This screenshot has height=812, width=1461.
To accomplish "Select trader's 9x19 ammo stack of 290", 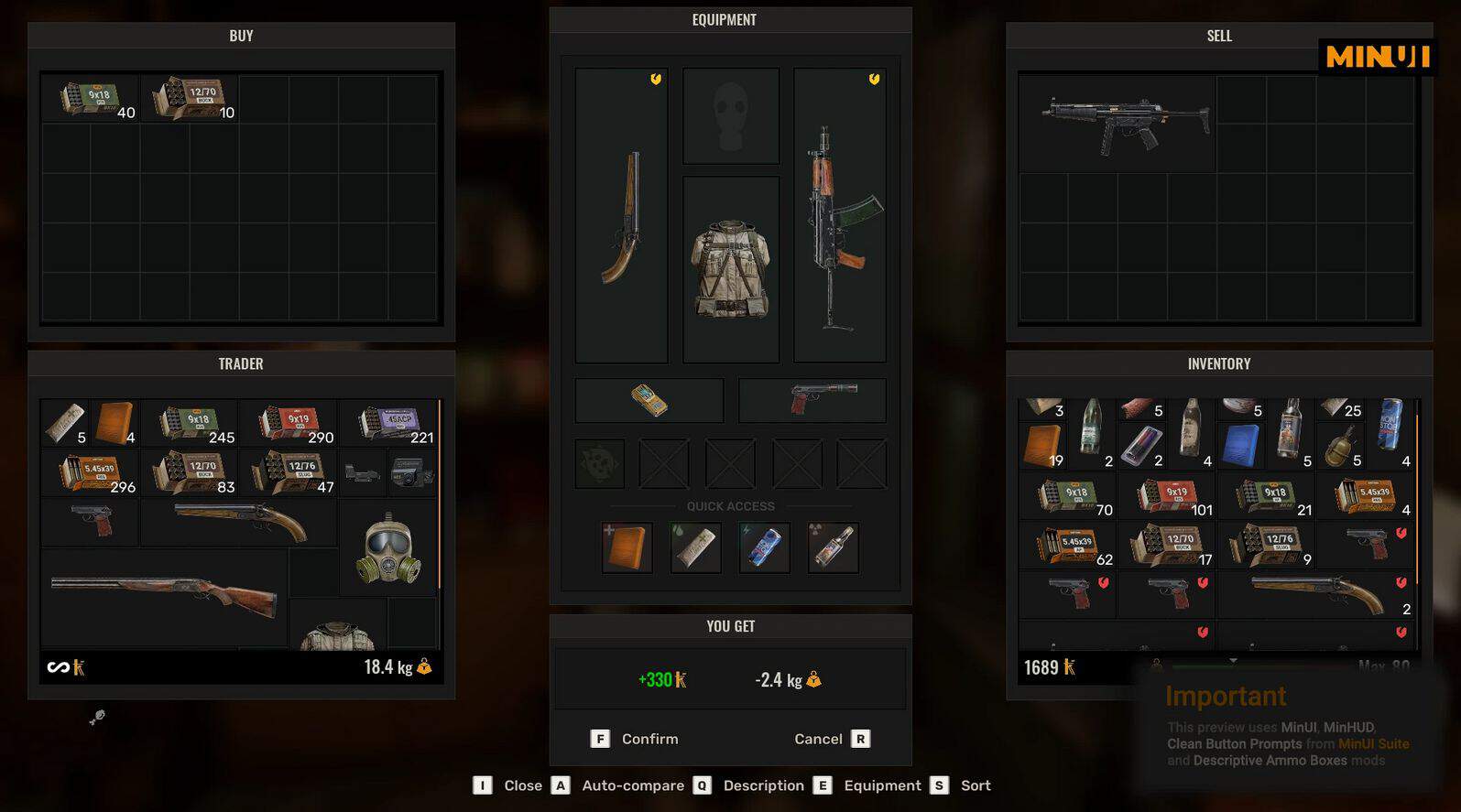I will pyautogui.click(x=289, y=423).
